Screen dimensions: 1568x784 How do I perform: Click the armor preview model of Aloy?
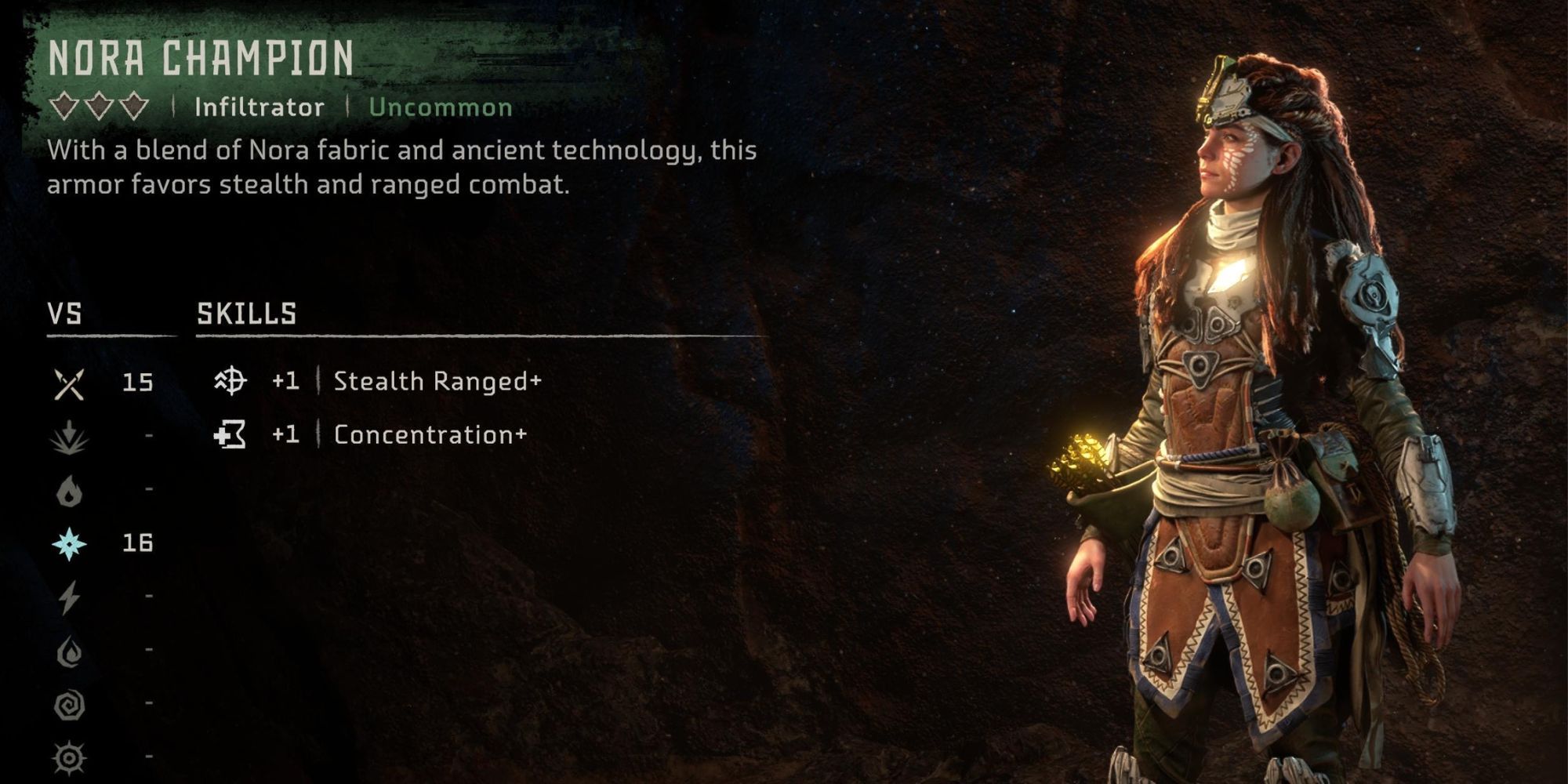point(1254,431)
